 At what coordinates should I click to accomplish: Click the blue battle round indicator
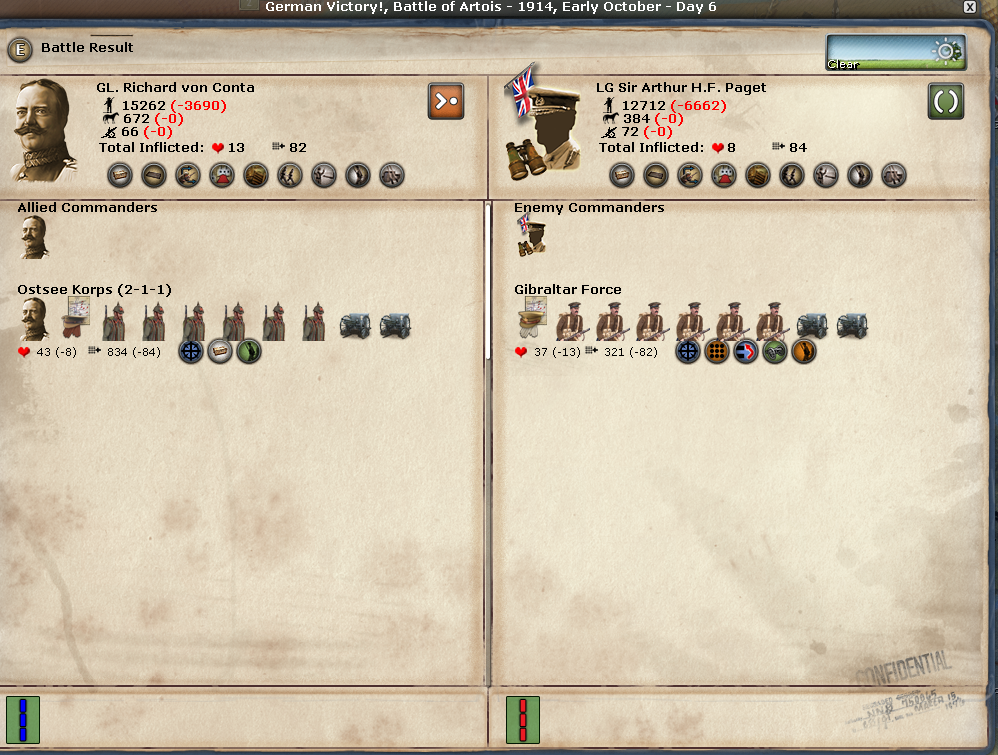[22, 720]
